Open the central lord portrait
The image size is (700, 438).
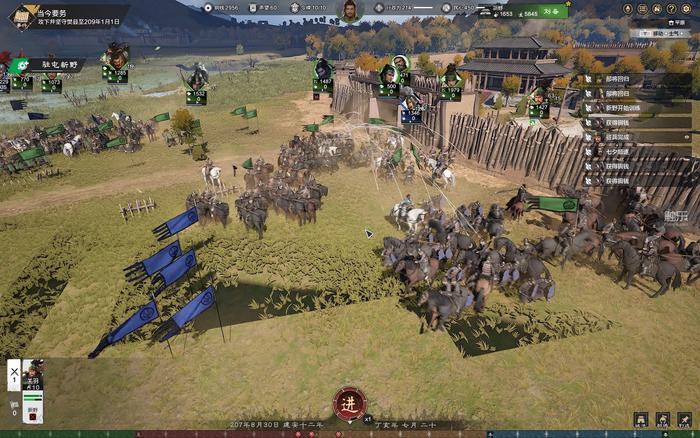coord(350,11)
